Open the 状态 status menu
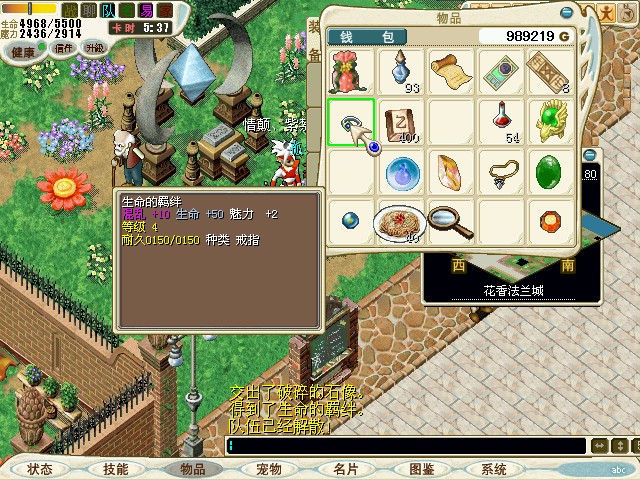 pyautogui.click(x=40, y=468)
